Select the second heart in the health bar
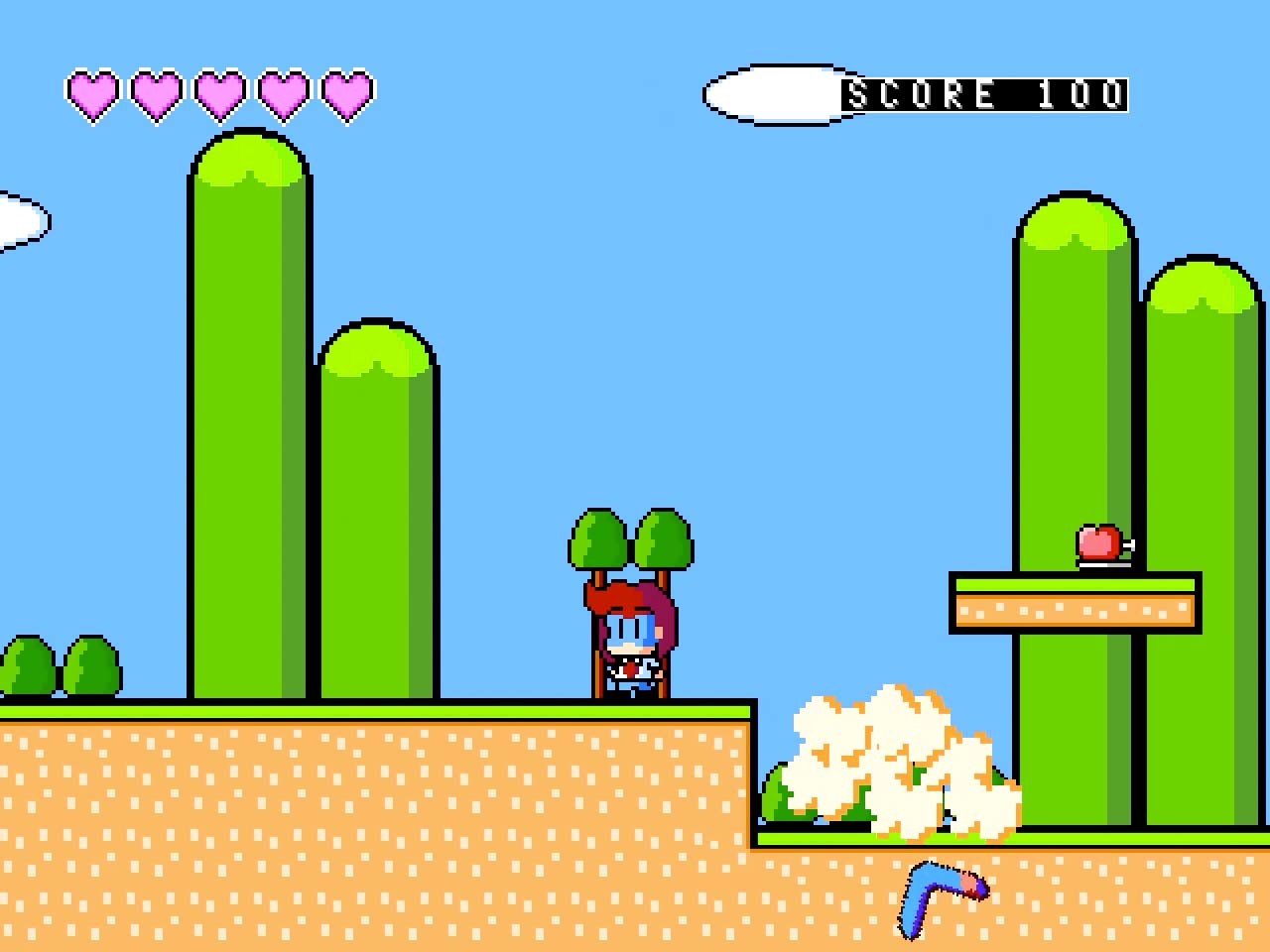This screenshot has height=952, width=1270. [155, 96]
